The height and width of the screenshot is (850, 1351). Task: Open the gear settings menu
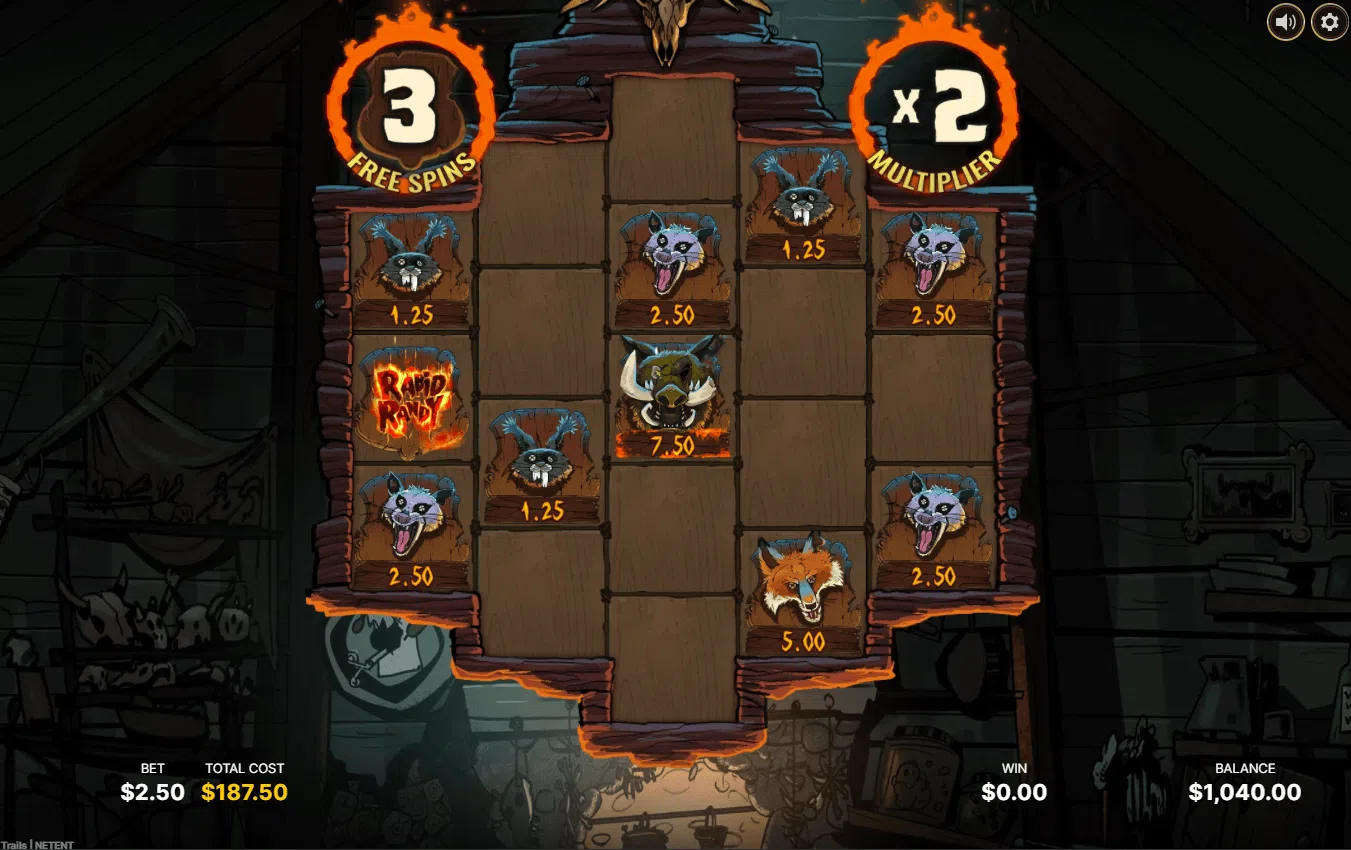point(1329,22)
